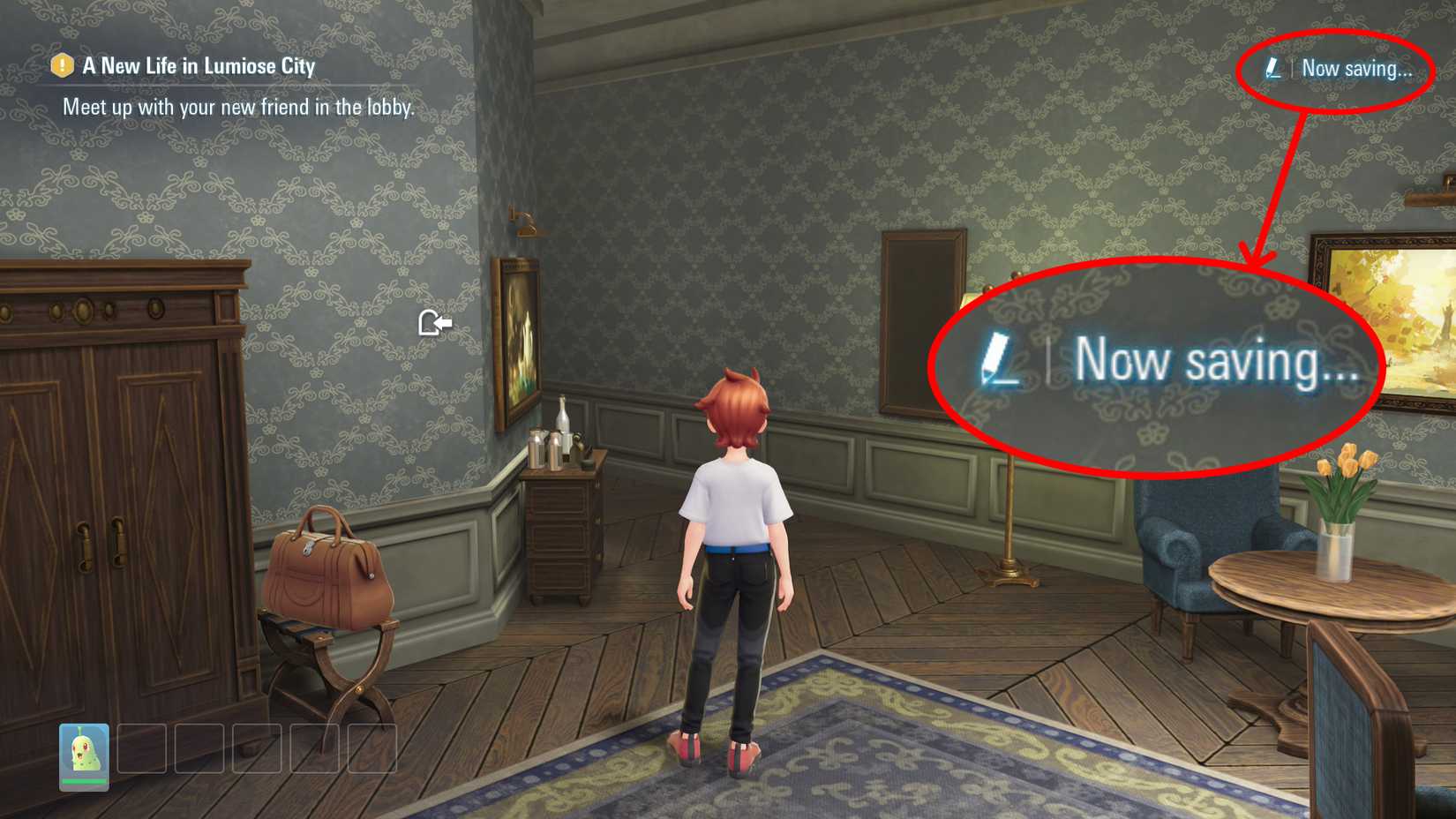Image resolution: width=1456 pixels, height=819 pixels.
Task: Click the pencil save icon top right
Action: 1273,70
